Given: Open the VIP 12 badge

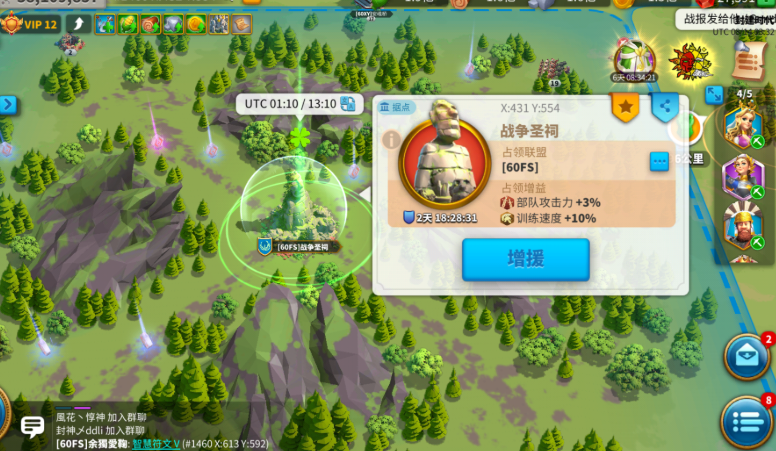Looking at the screenshot, I should tap(30, 24).
